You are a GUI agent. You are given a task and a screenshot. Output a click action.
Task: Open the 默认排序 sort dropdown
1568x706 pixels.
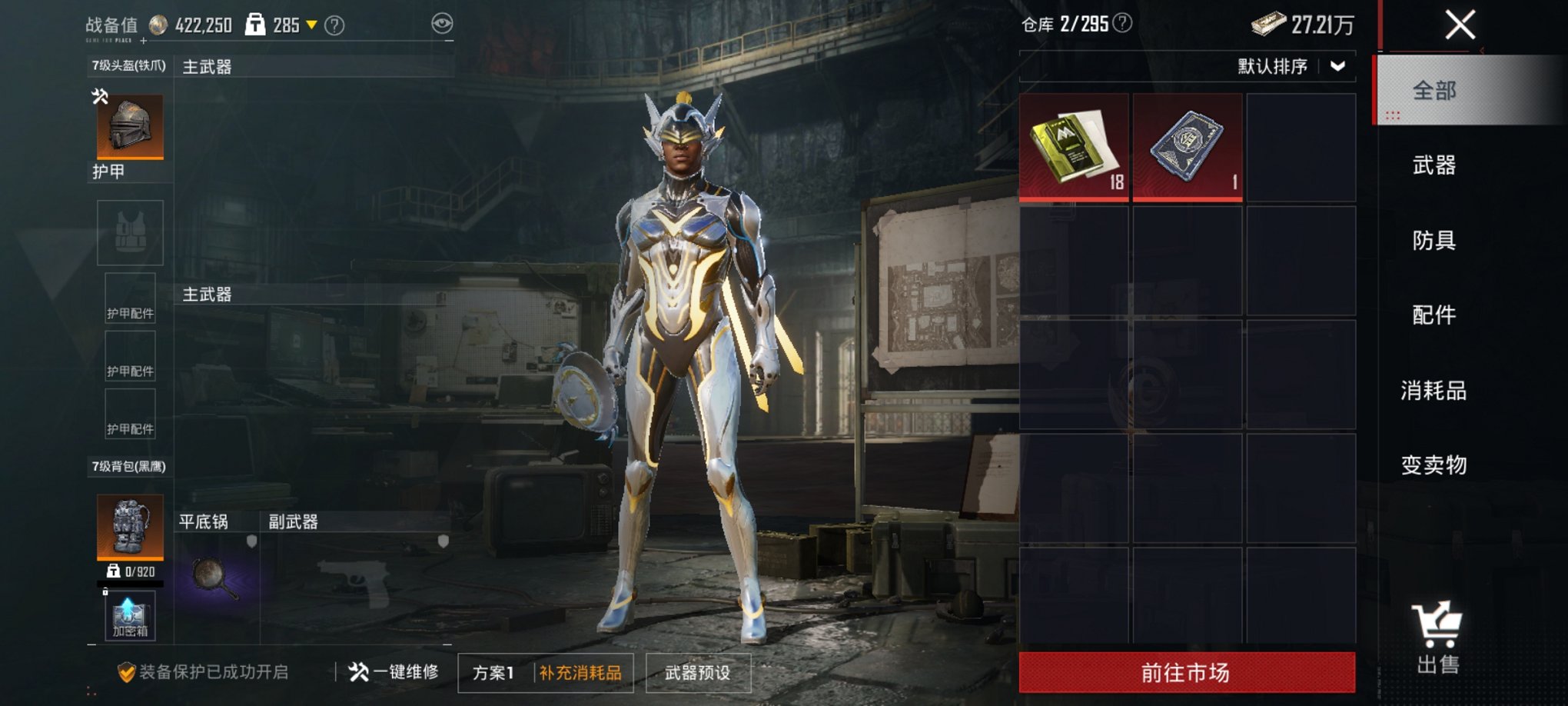(x=1291, y=67)
